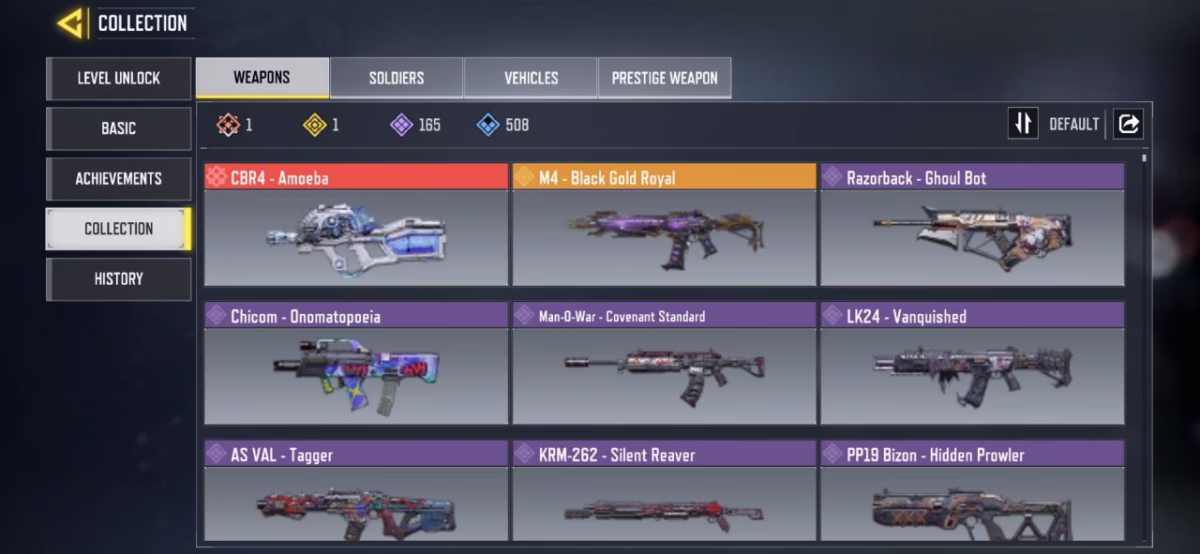Click the share export icon
The image size is (1200, 554).
(1128, 124)
